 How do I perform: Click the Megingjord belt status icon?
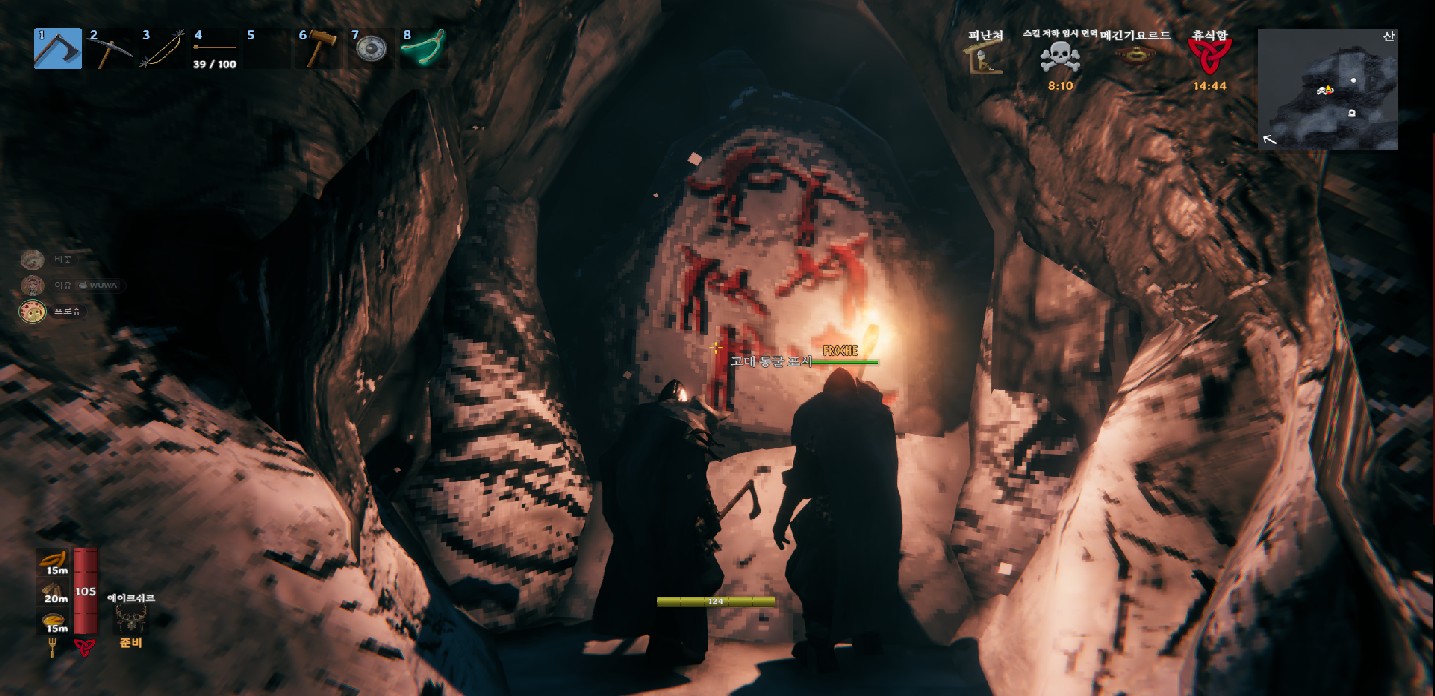pyautogui.click(x=1135, y=56)
